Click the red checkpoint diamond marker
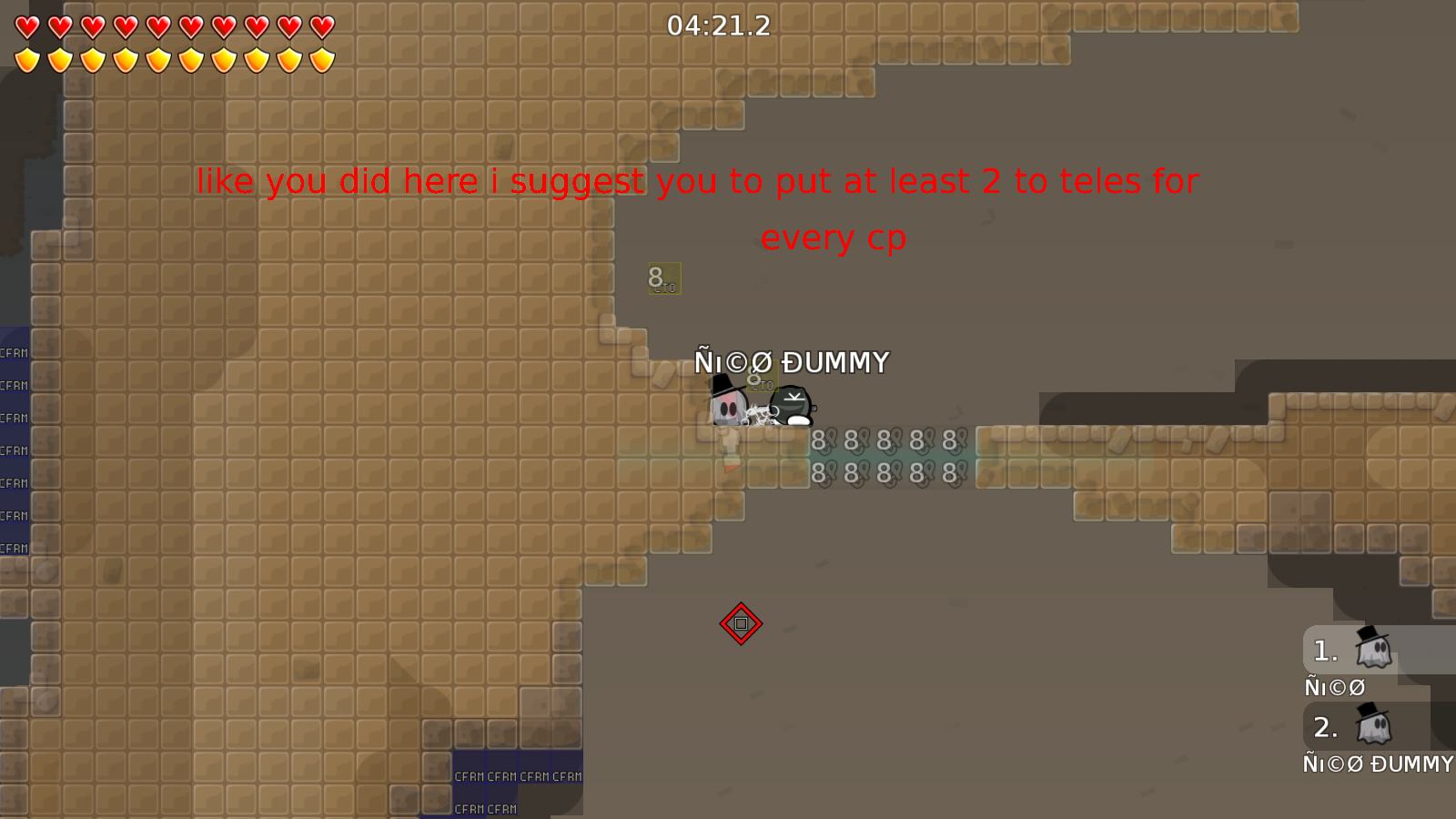This screenshot has height=819, width=1456. 742,623
